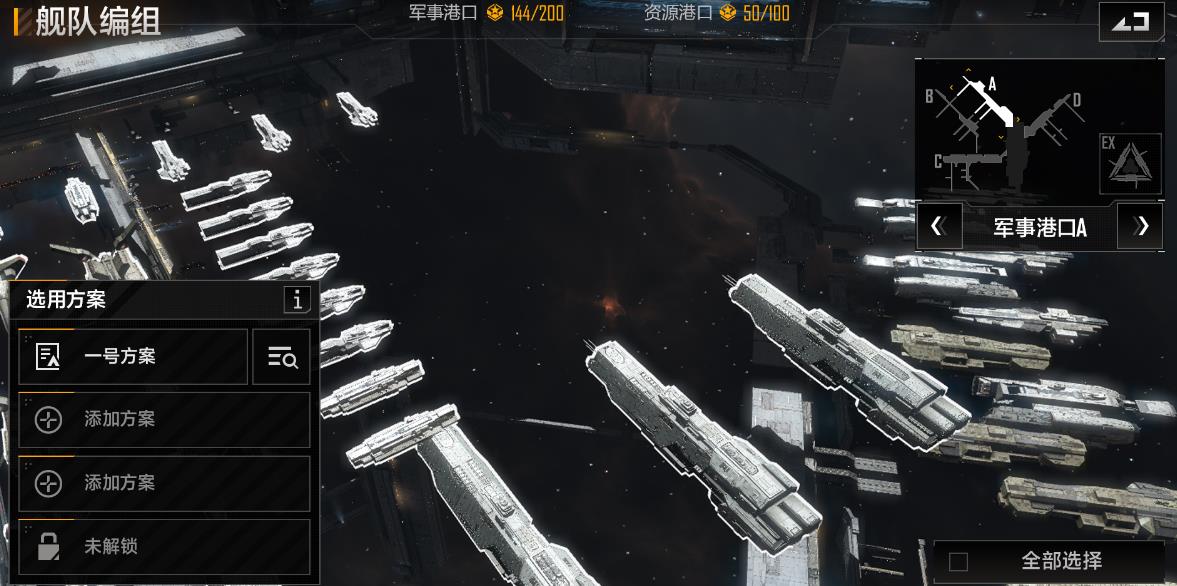Select the 一号方案 fleet plan
Image resolution: width=1177 pixels, height=586 pixels.
pyautogui.click(x=133, y=357)
